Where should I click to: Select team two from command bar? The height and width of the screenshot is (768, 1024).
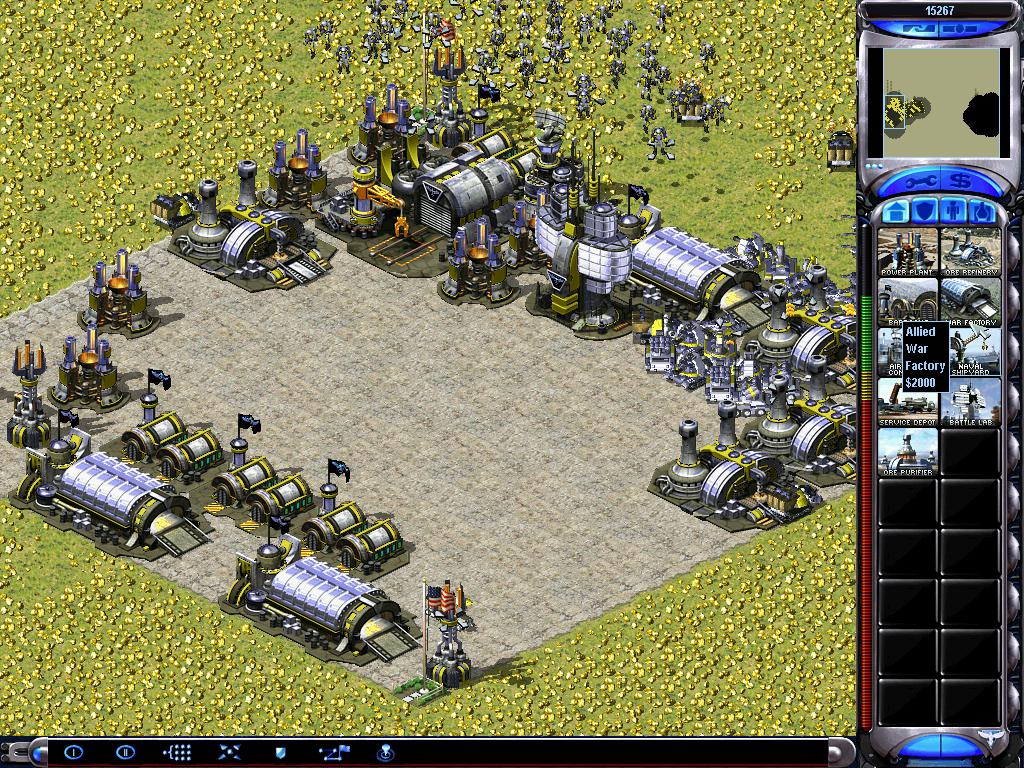[125, 752]
